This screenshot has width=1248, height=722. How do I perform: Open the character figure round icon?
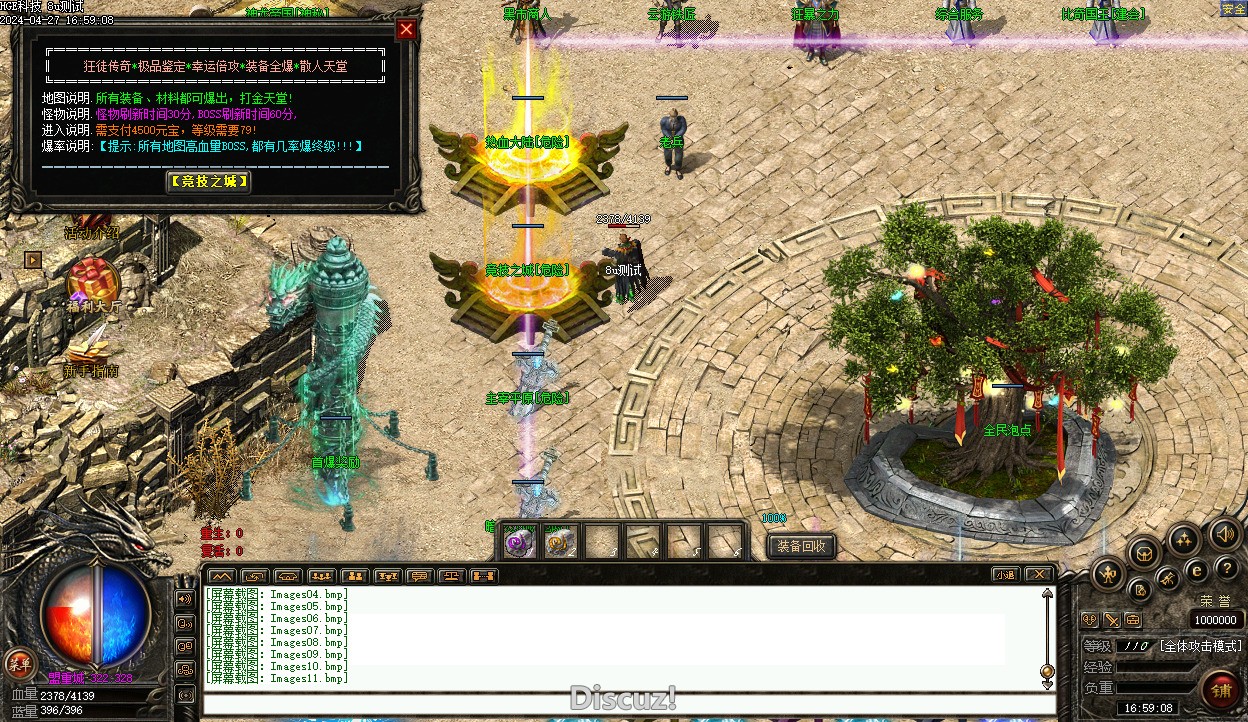[x=1109, y=574]
